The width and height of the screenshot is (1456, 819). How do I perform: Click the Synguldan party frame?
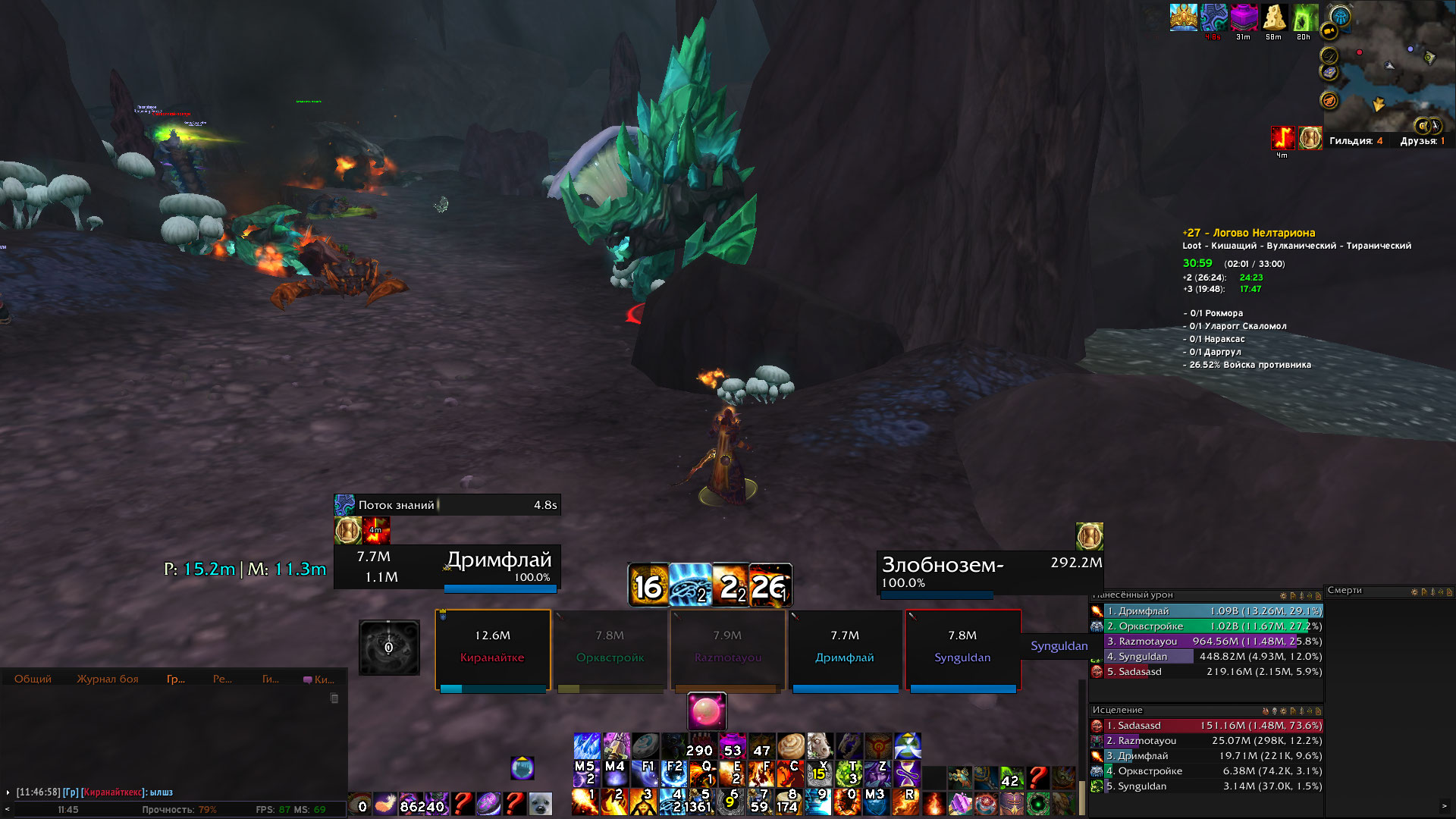[x=962, y=649]
